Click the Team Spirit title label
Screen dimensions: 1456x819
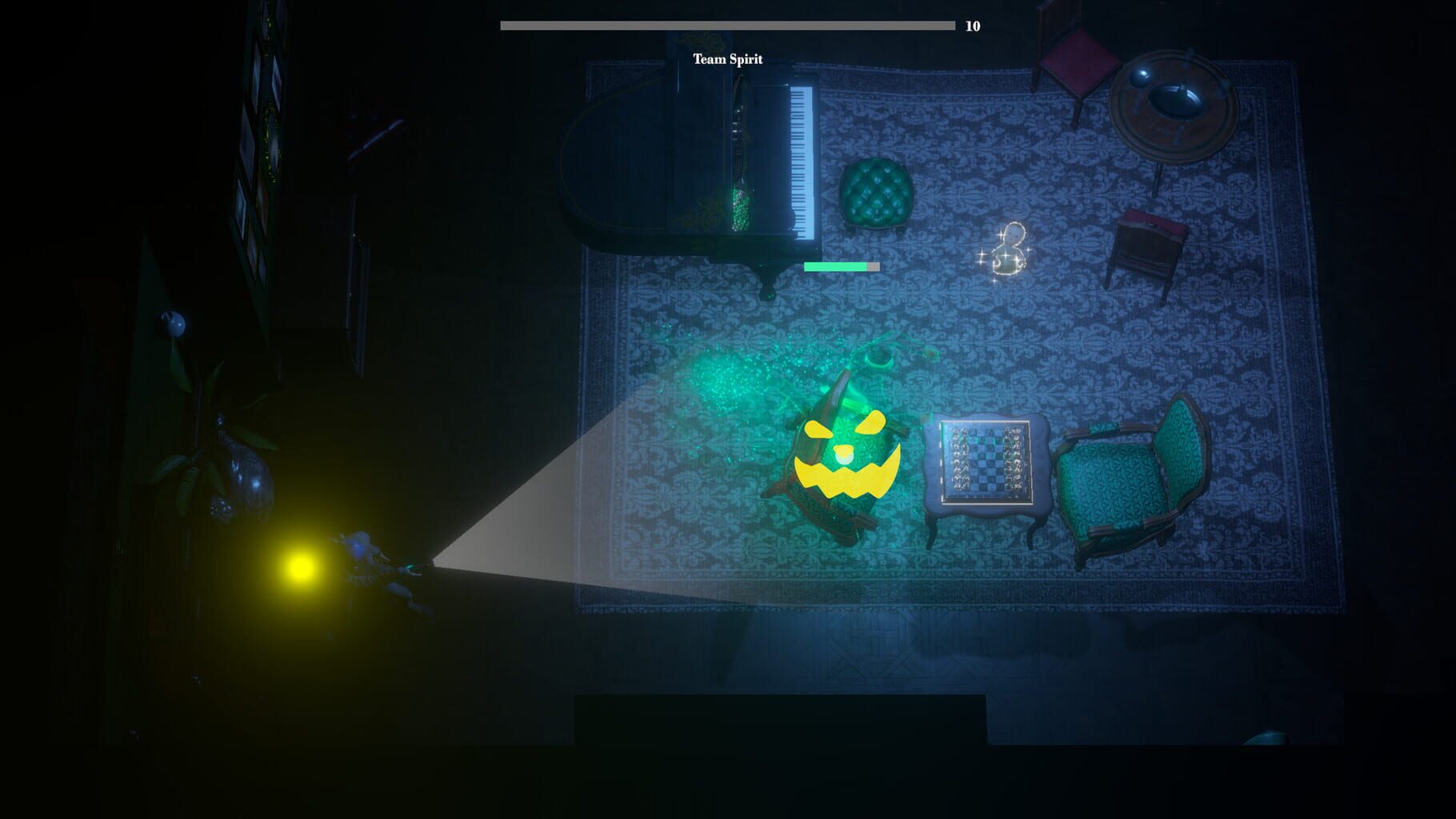coord(730,58)
